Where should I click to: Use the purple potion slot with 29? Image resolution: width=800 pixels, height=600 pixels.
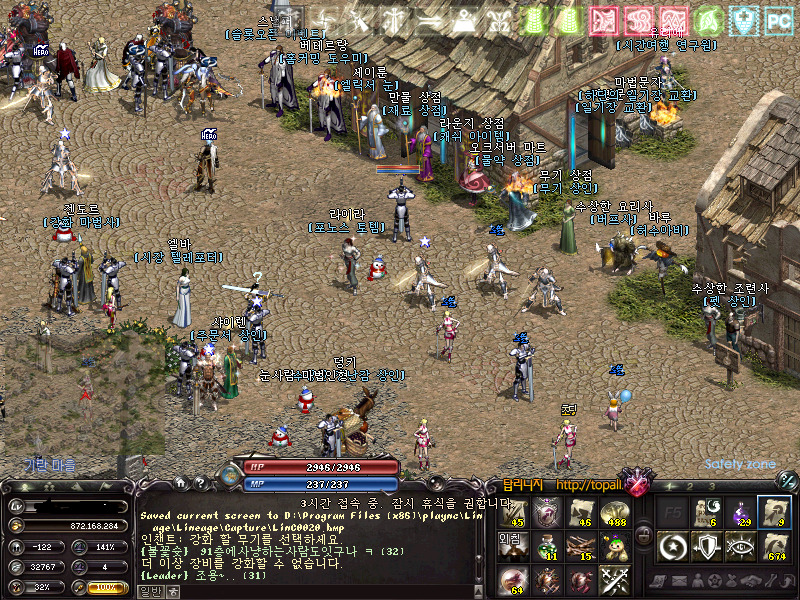click(x=741, y=512)
